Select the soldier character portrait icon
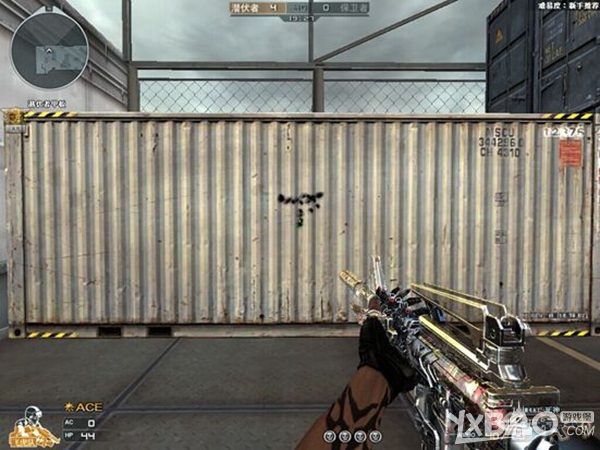 pos(31,424)
